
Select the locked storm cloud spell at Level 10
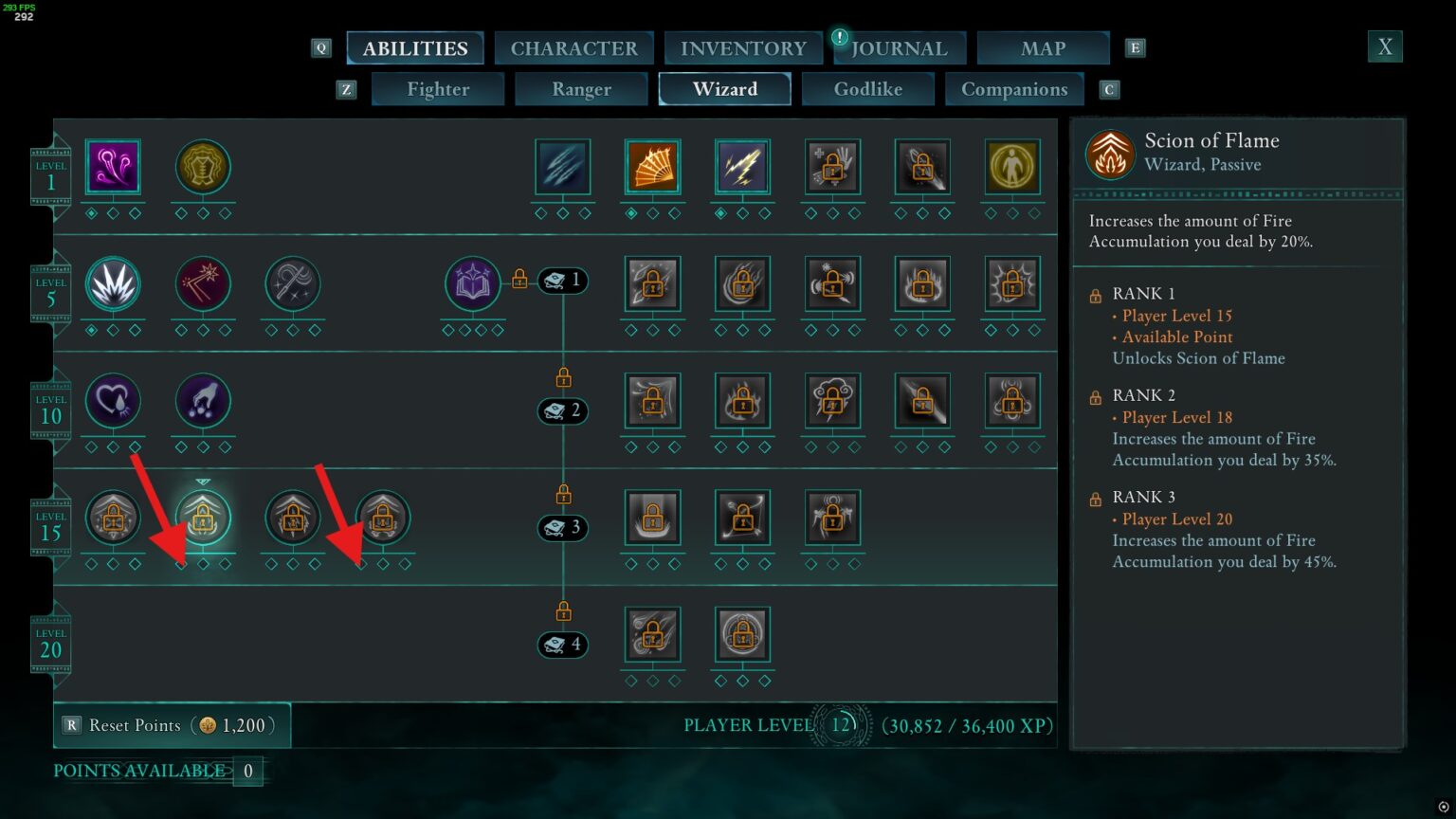coord(832,401)
